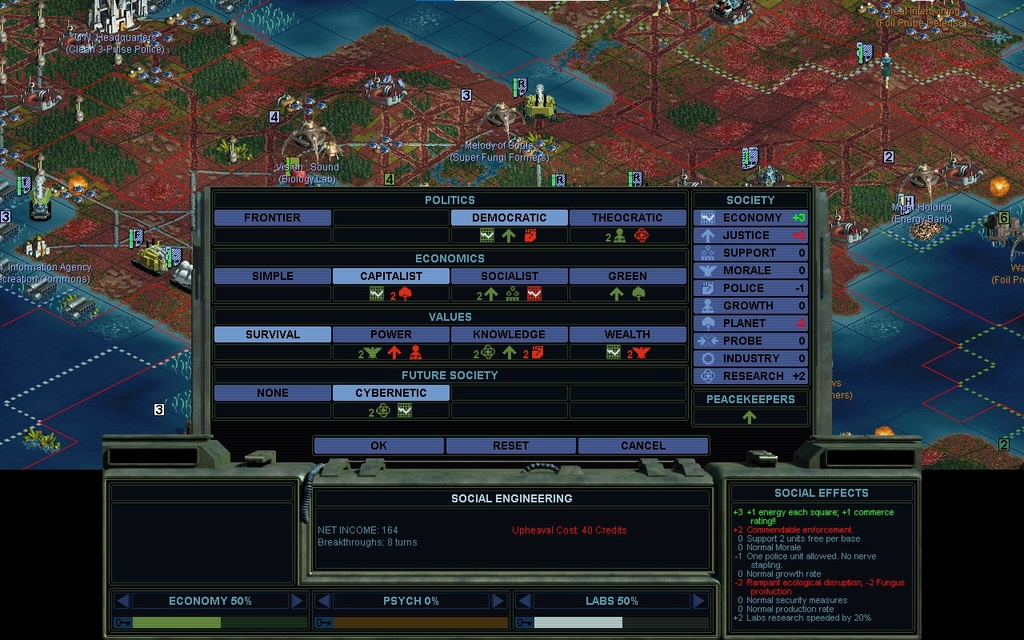Image resolution: width=1024 pixels, height=640 pixels.
Task: Pick Socialist economics
Action: (x=509, y=276)
